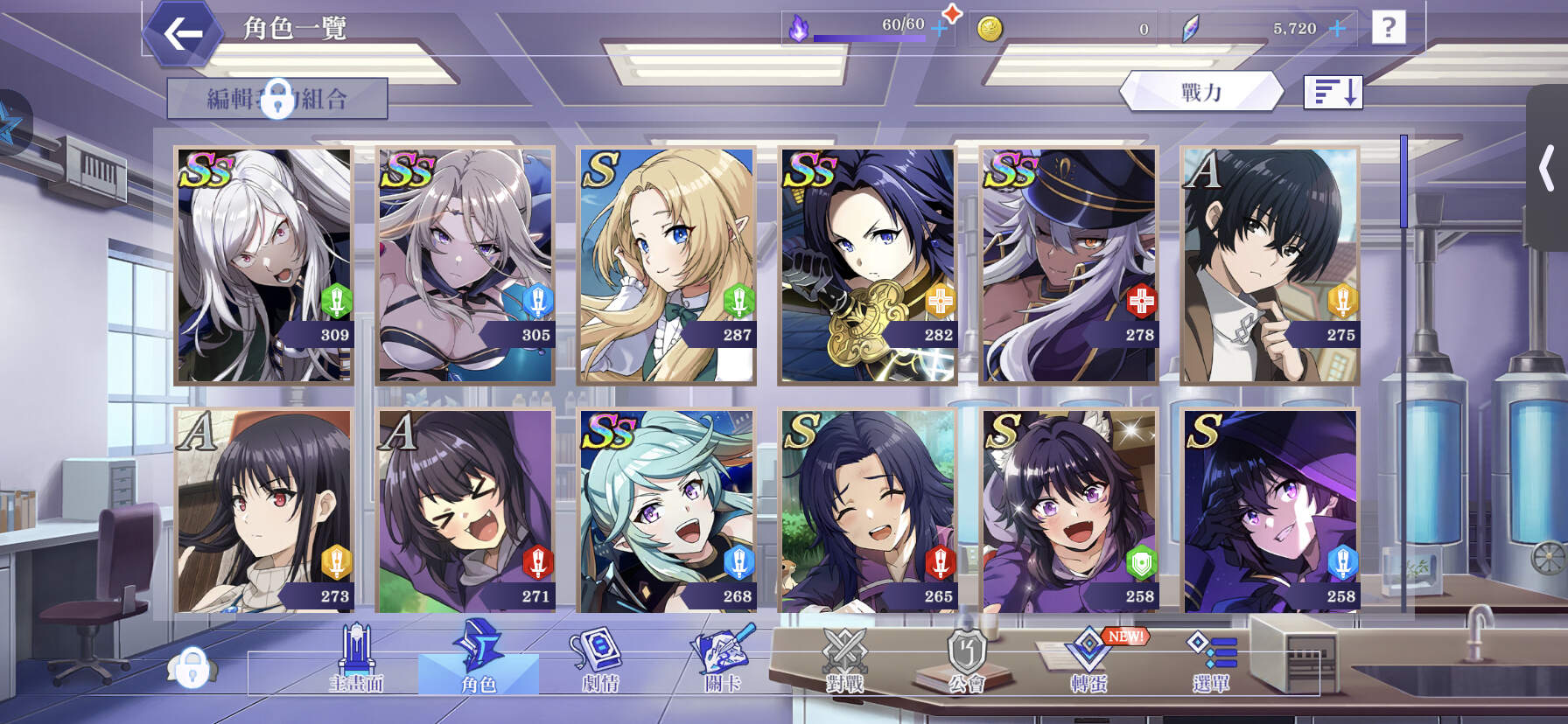Viewport: 1568px width, 724px height.
Task: Open the capped character card with 278 power
Action: pyautogui.click(x=1069, y=265)
